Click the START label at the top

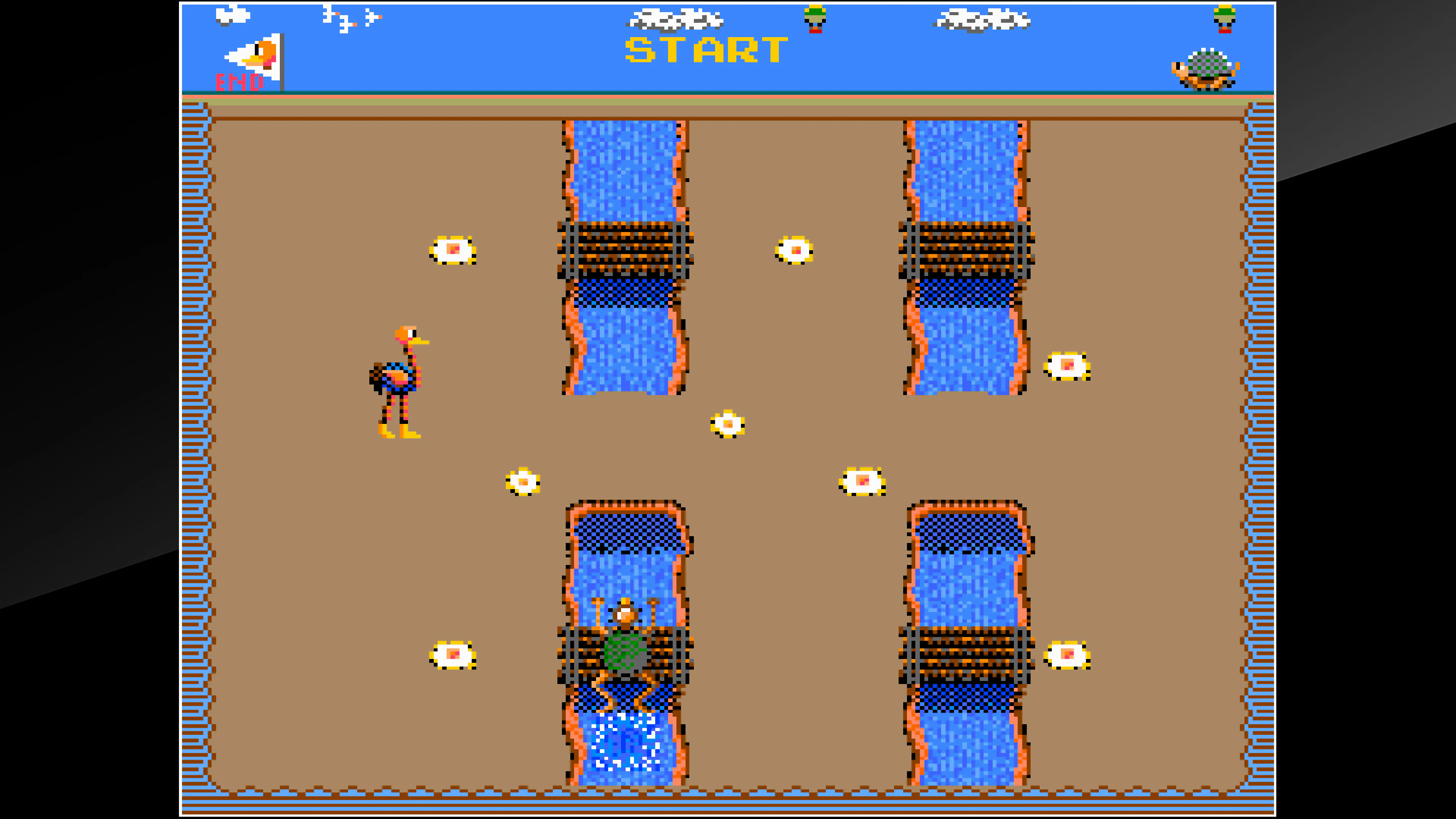tap(704, 50)
